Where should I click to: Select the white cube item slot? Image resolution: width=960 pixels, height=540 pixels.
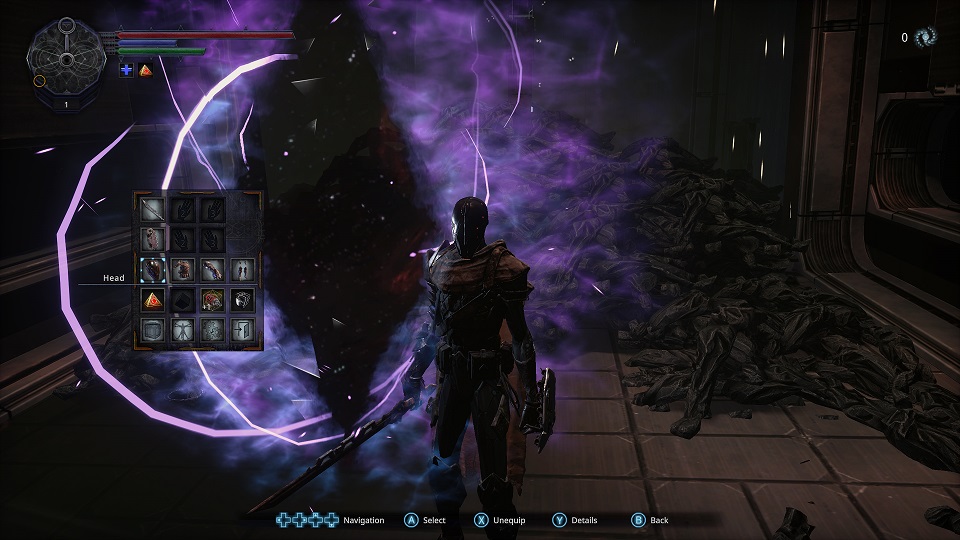[240, 299]
